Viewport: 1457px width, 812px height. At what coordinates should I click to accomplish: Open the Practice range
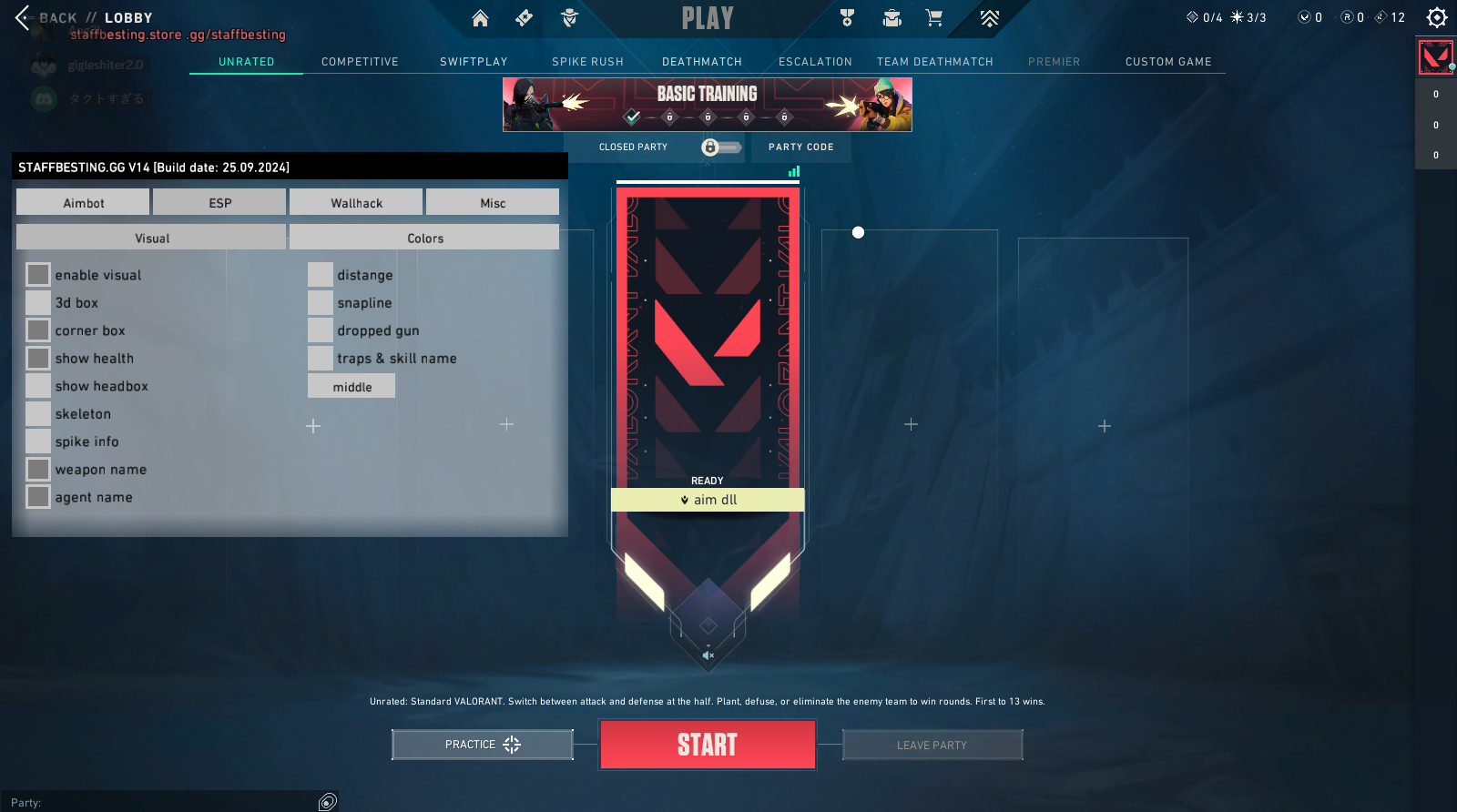click(x=483, y=745)
